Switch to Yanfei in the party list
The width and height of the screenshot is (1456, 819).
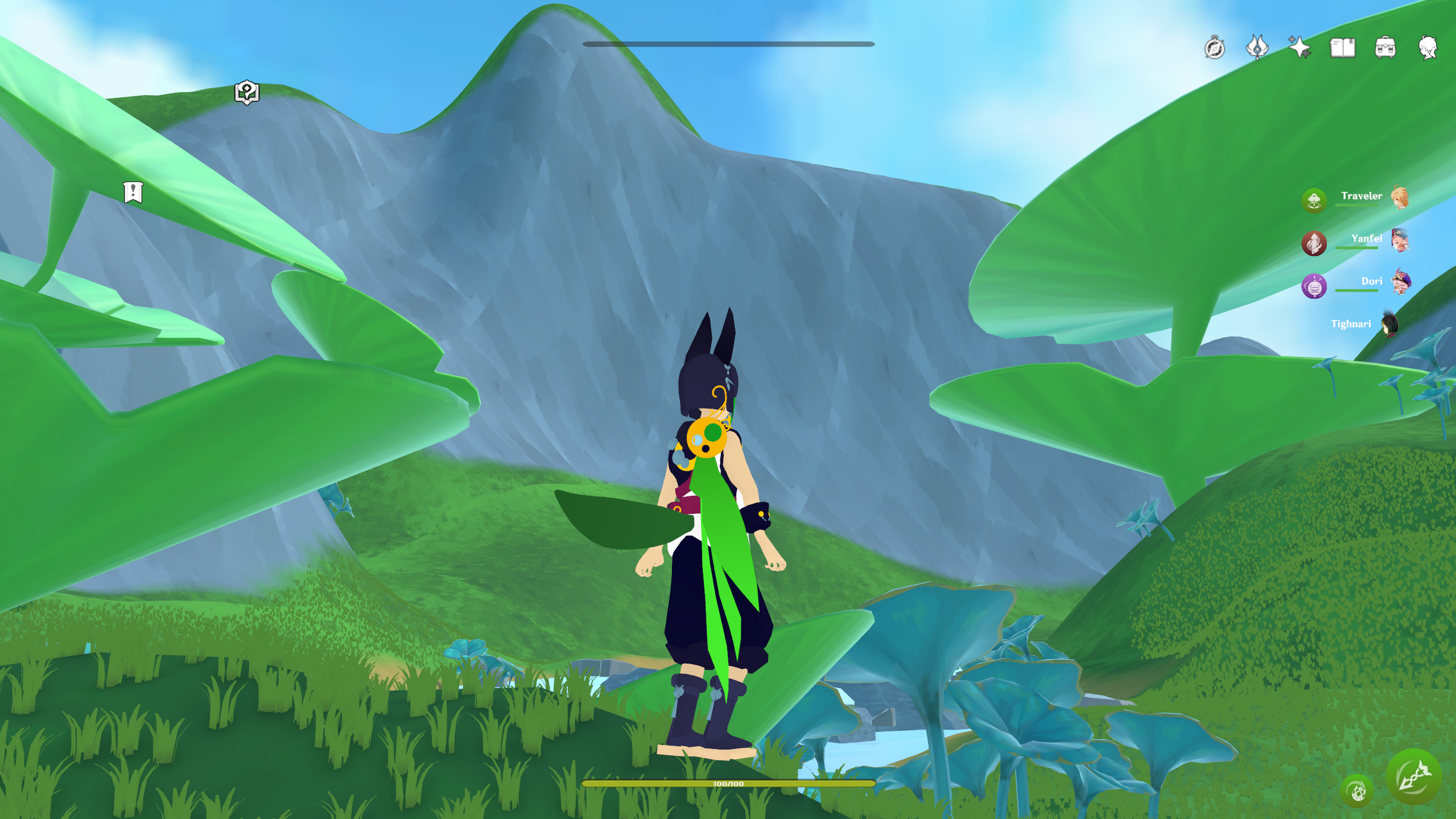[x=1366, y=239]
